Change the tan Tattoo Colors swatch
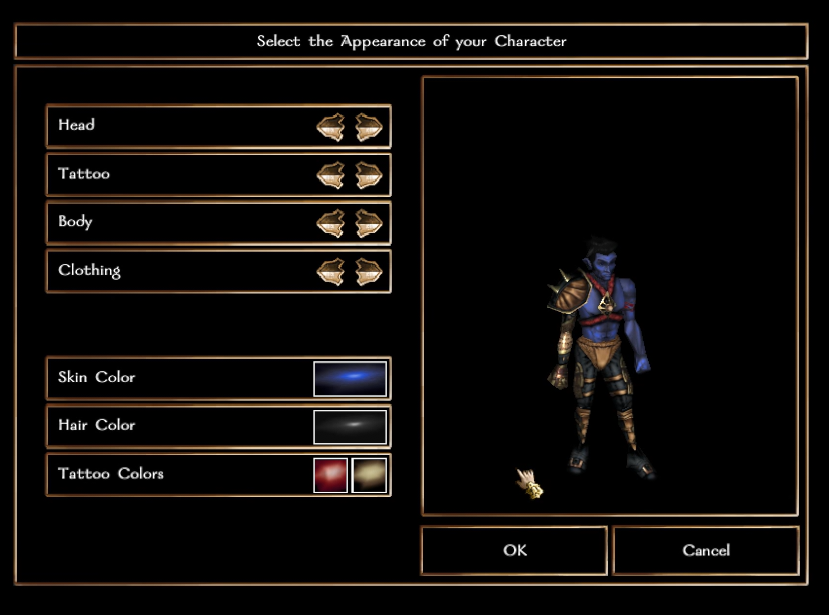The width and height of the screenshot is (829, 615). (369, 475)
